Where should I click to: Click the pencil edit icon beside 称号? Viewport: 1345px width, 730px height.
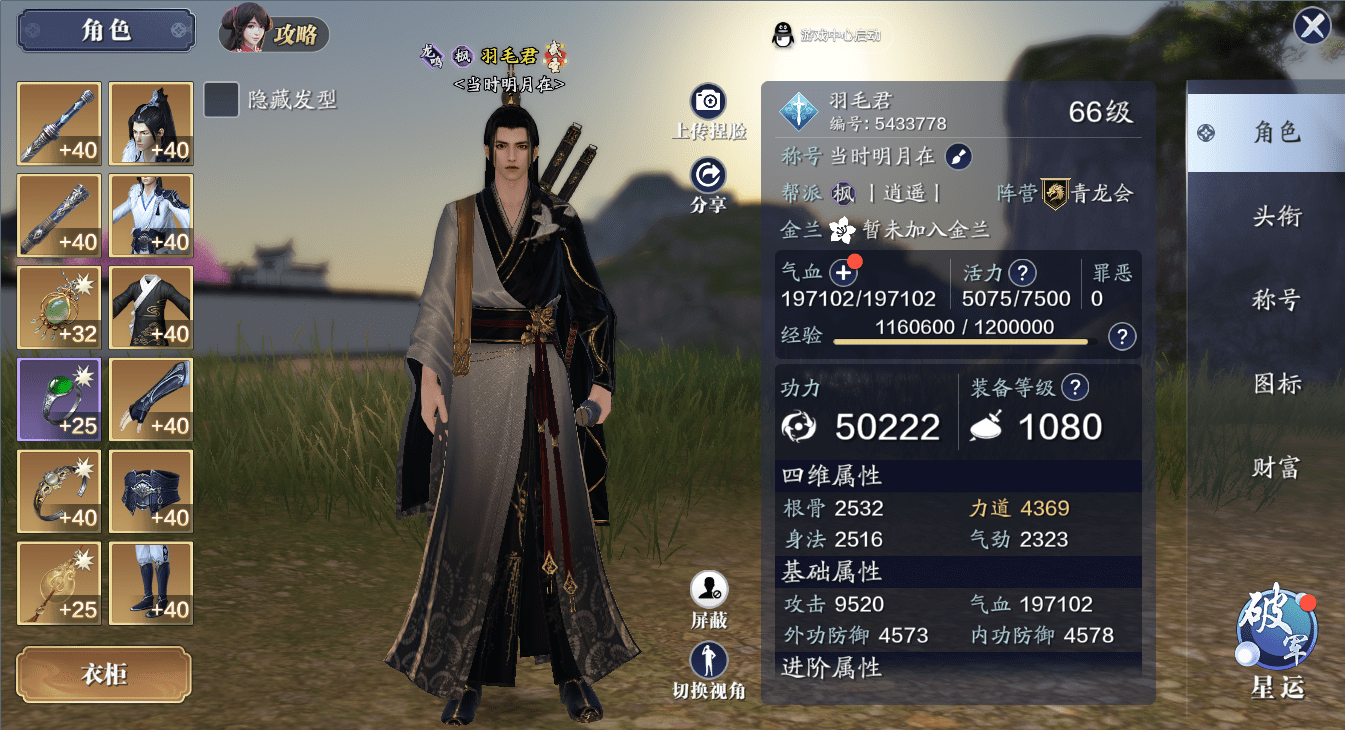(x=957, y=157)
